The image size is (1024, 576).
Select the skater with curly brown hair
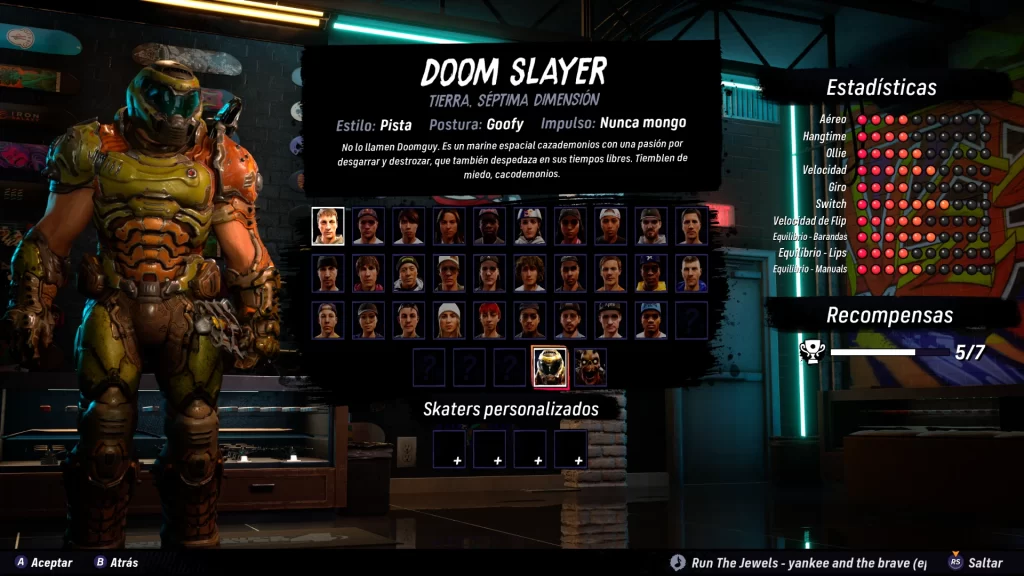[530, 273]
